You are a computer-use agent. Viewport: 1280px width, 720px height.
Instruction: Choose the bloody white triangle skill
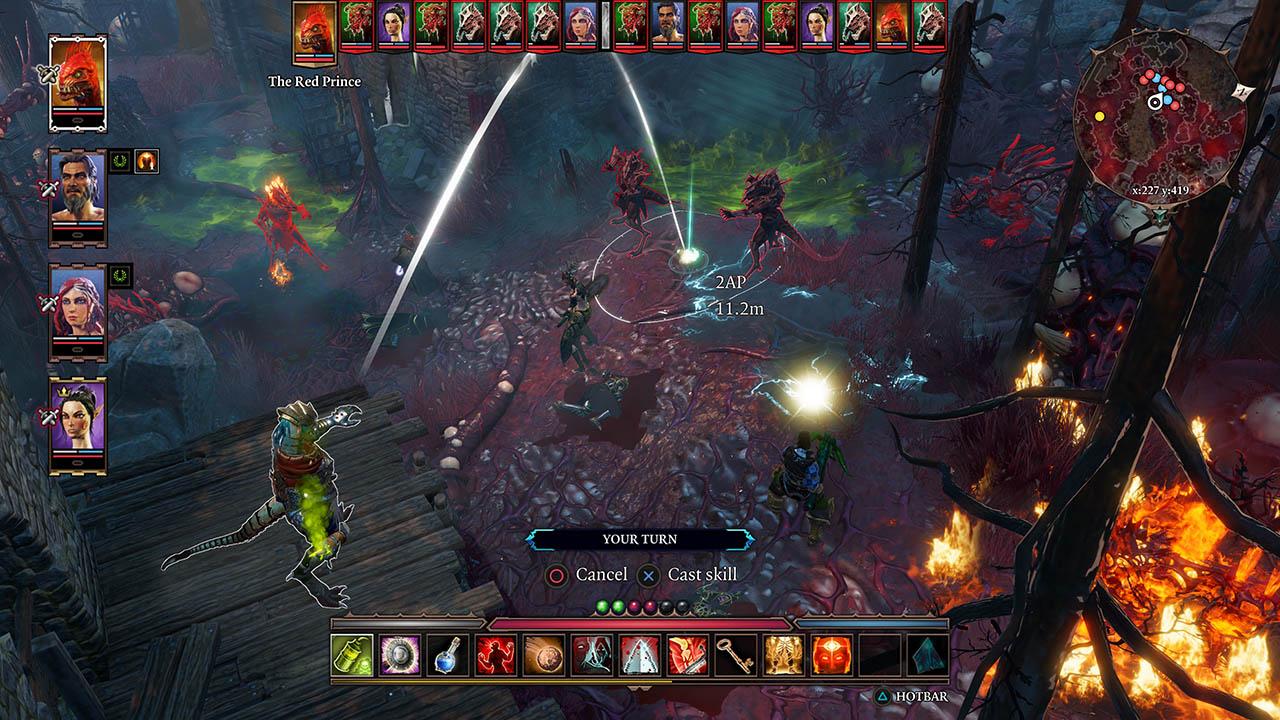coord(639,655)
